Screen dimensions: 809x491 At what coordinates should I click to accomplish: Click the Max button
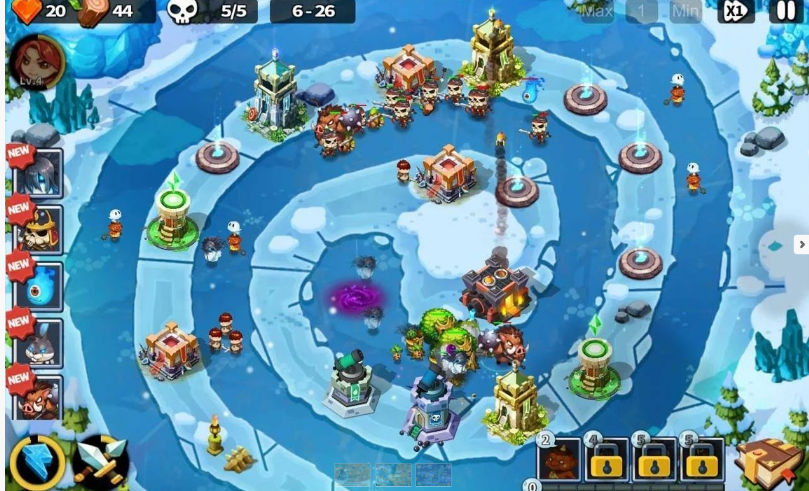point(597,12)
